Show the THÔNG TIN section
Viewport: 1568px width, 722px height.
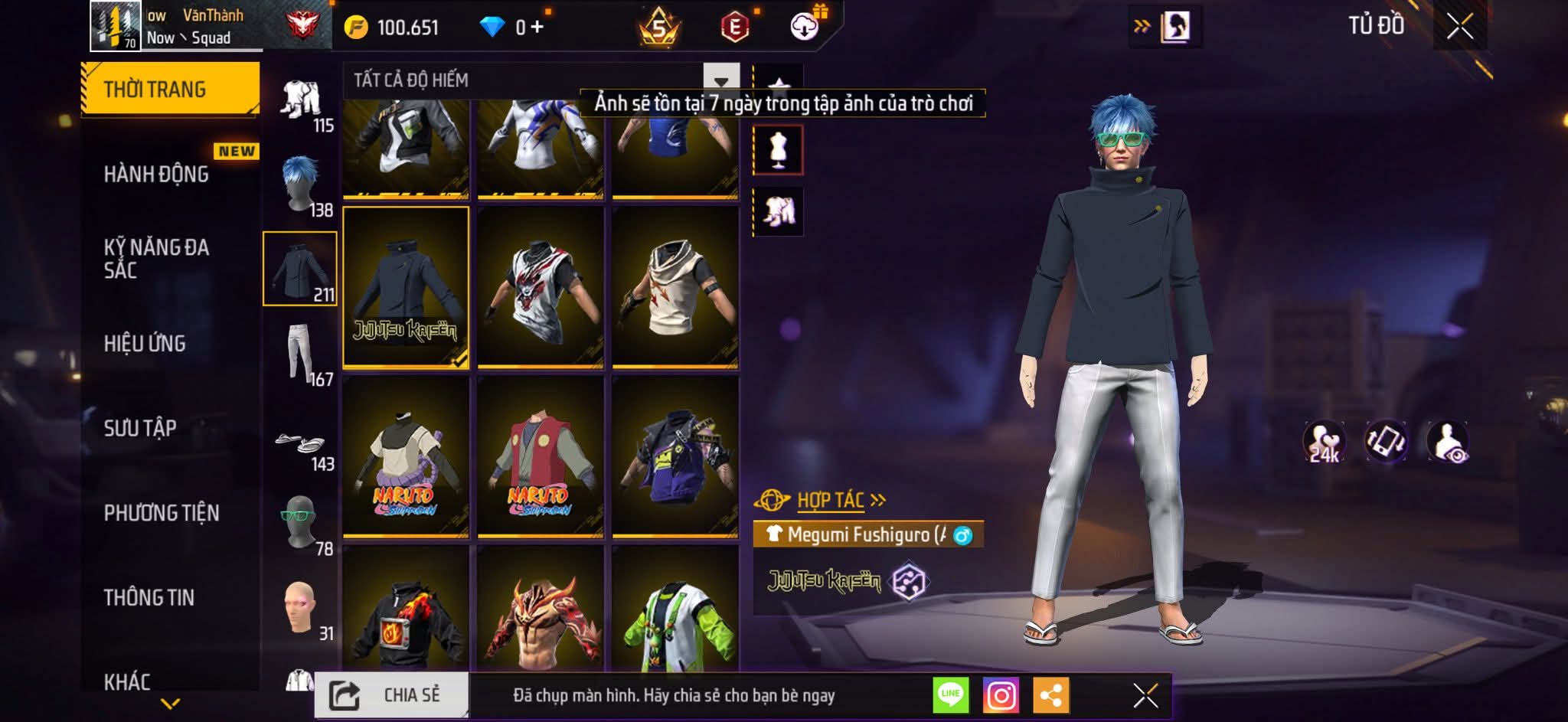tap(149, 598)
